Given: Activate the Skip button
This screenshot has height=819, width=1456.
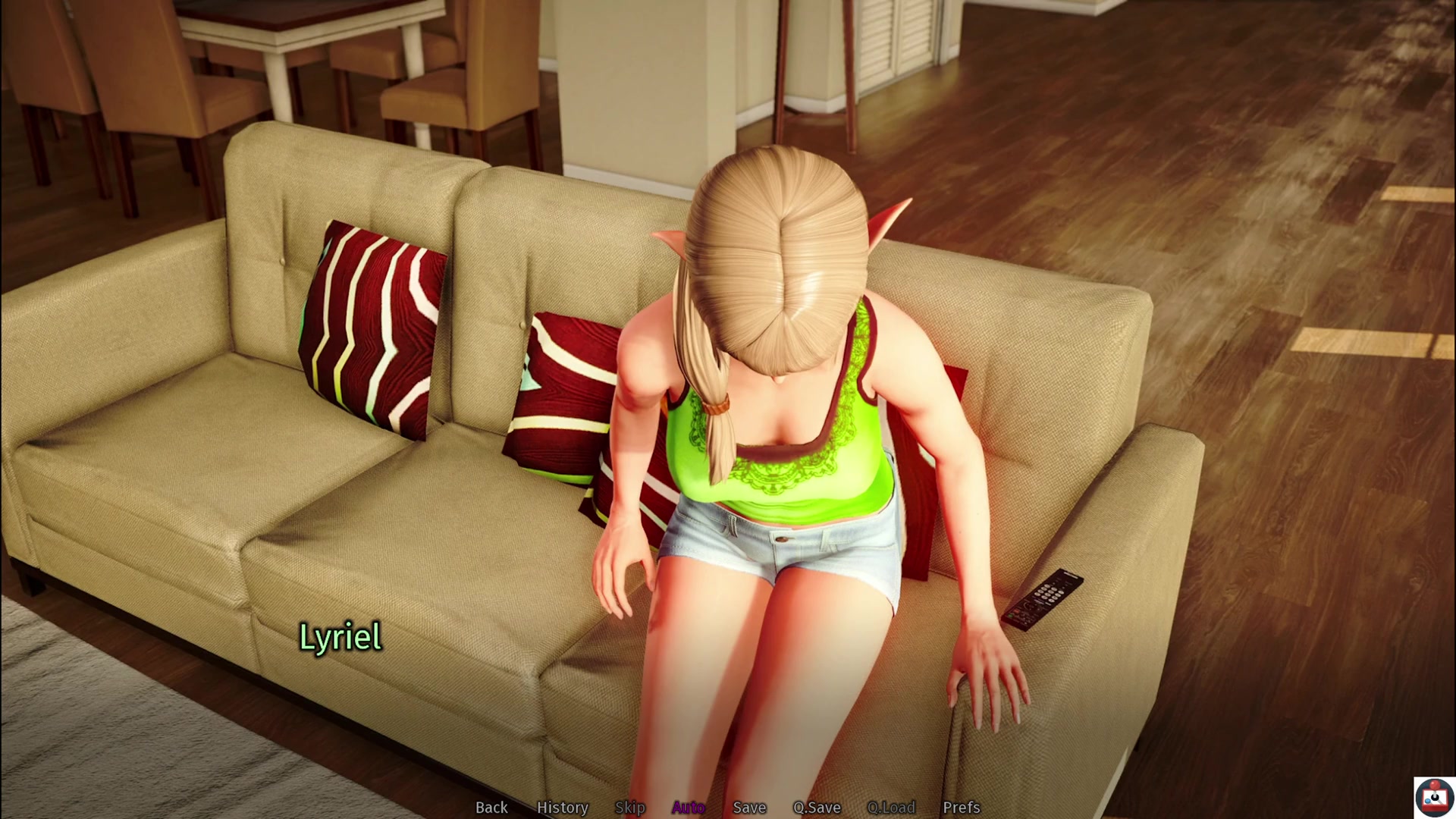Looking at the screenshot, I should click(x=629, y=808).
